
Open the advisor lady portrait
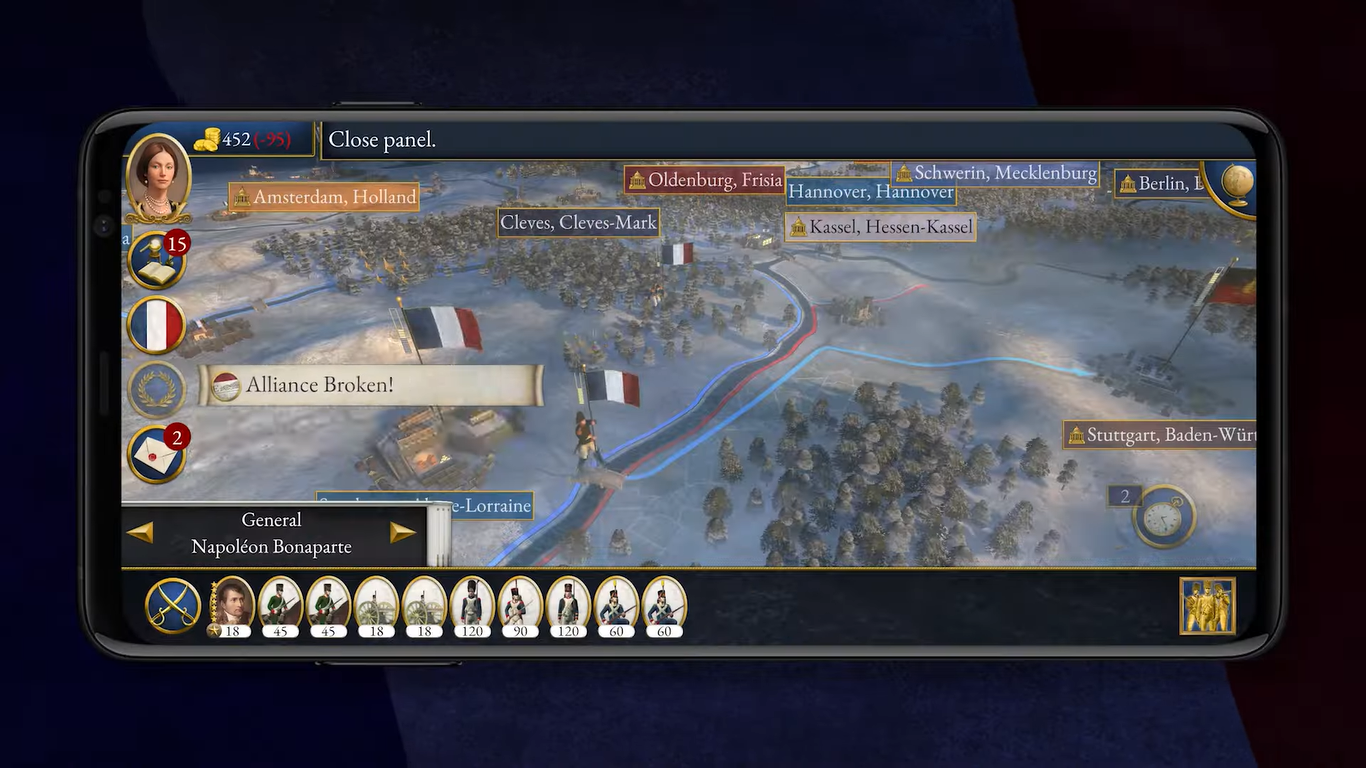point(159,176)
